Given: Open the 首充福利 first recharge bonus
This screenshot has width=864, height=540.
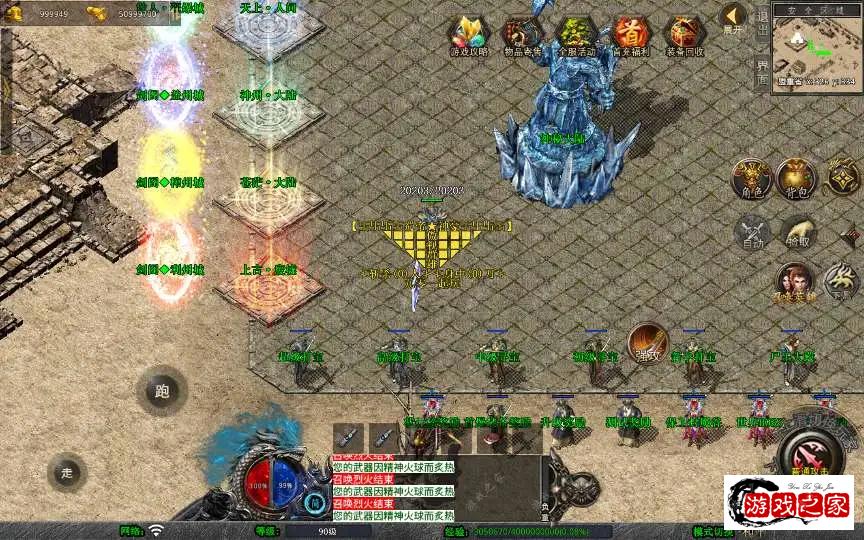Looking at the screenshot, I should pos(629,35).
